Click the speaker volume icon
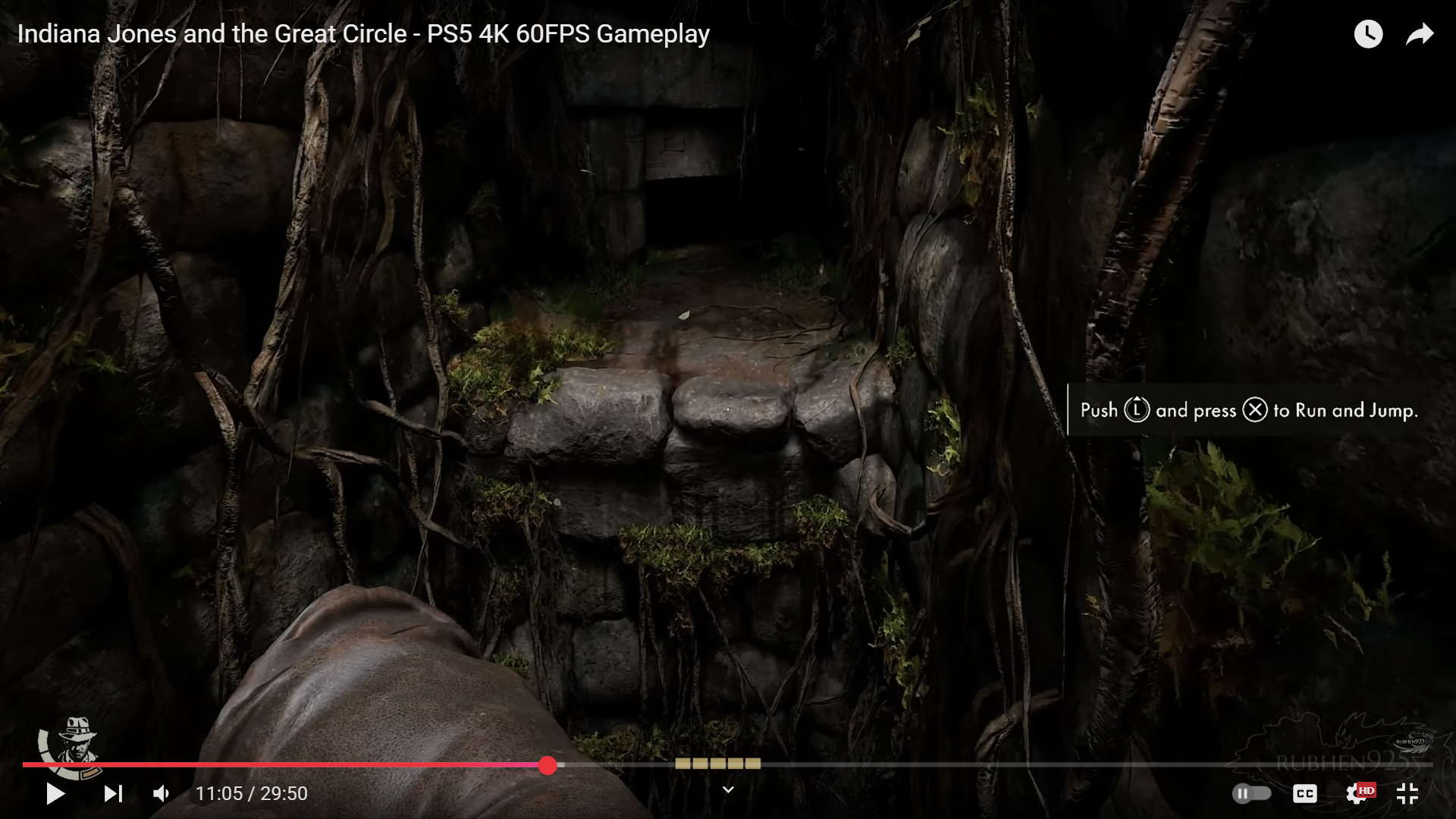 tap(160, 793)
